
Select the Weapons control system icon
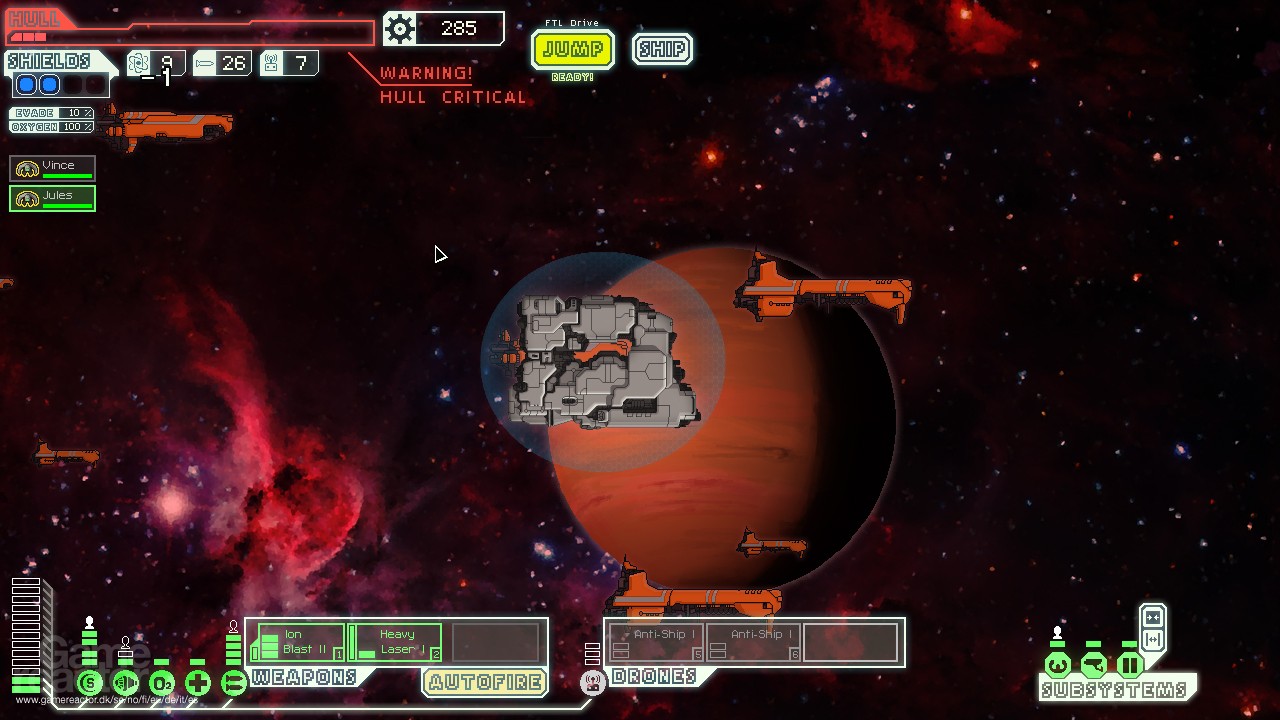[233, 682]
